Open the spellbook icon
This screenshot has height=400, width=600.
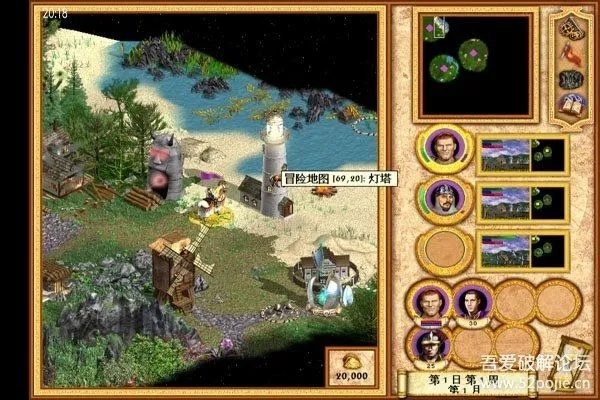click(572, 106)
